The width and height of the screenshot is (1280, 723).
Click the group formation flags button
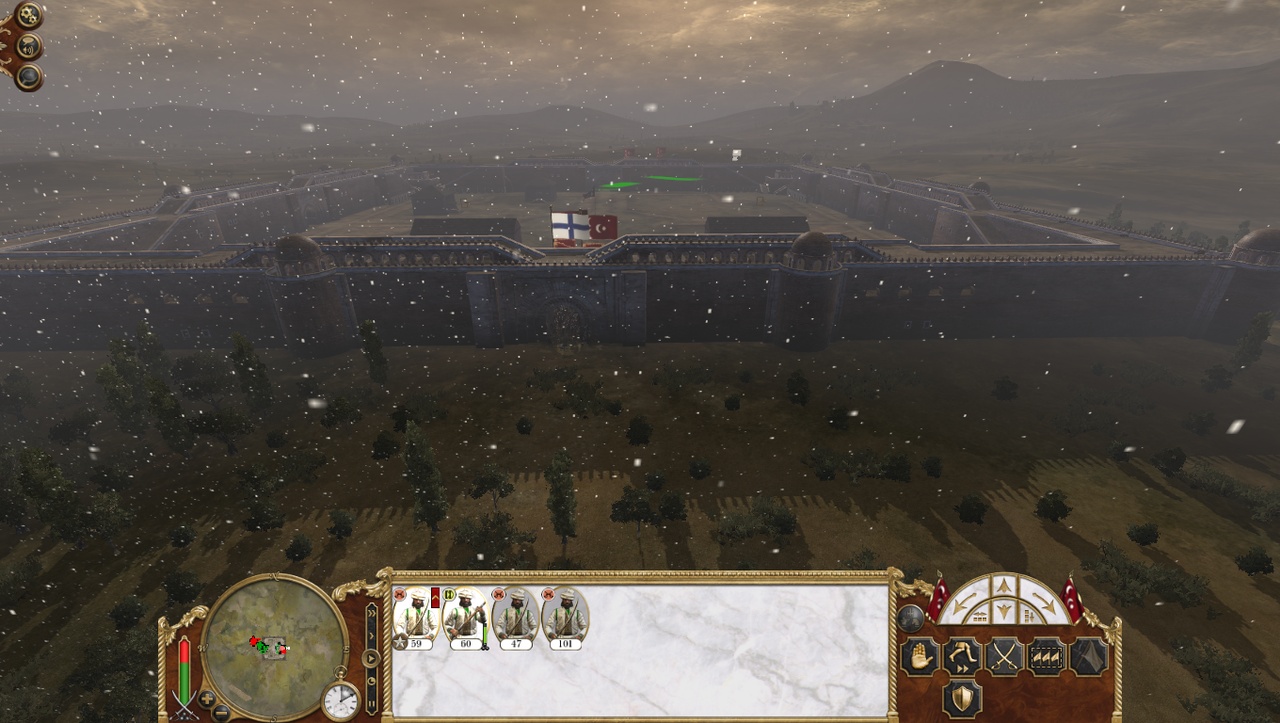(x=1046, y=657)
